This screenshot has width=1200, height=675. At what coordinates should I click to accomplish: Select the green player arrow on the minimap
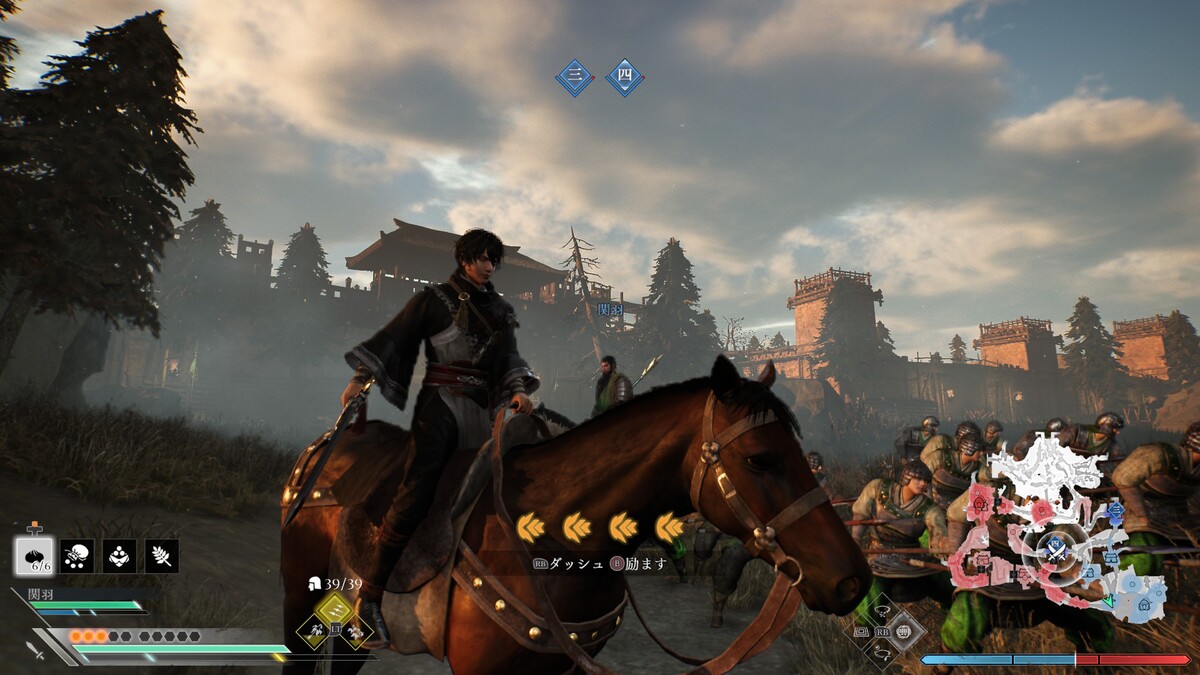(1107, 600)
